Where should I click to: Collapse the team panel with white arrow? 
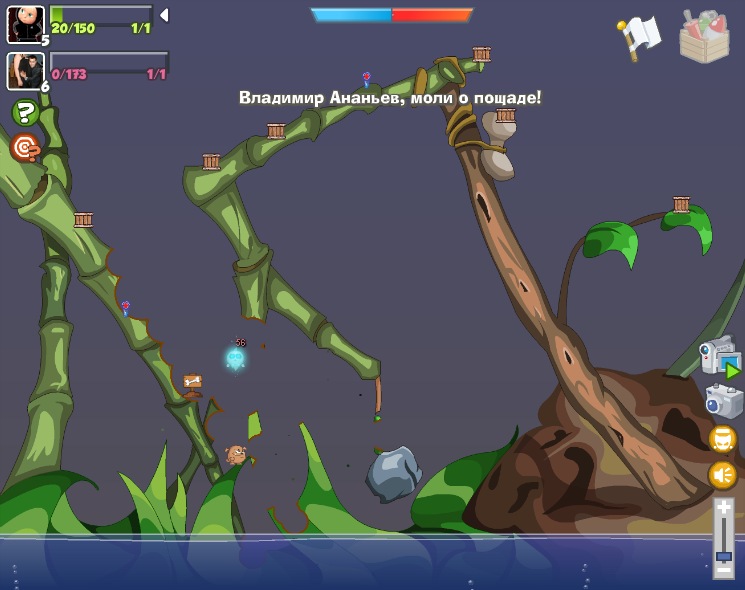pos(164,15)
